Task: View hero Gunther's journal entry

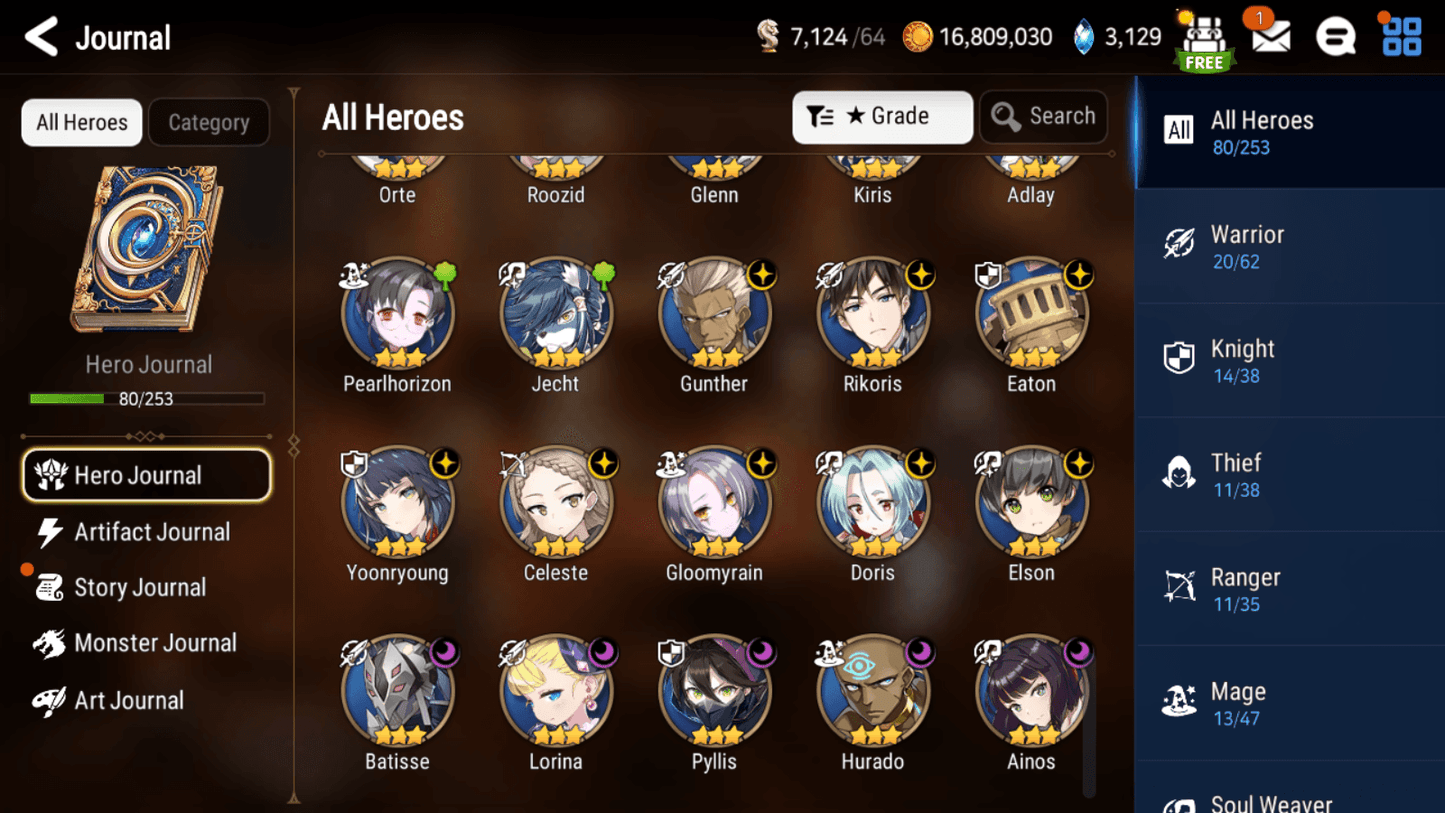Action: (x=714, y=315)
